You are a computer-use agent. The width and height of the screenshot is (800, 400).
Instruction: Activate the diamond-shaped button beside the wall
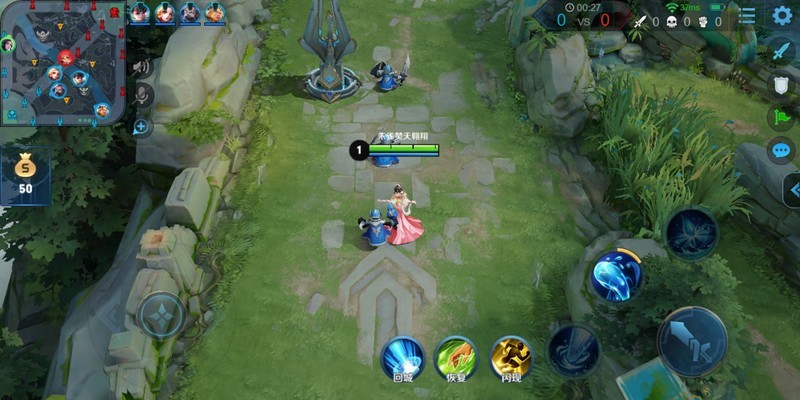(161, 315)
